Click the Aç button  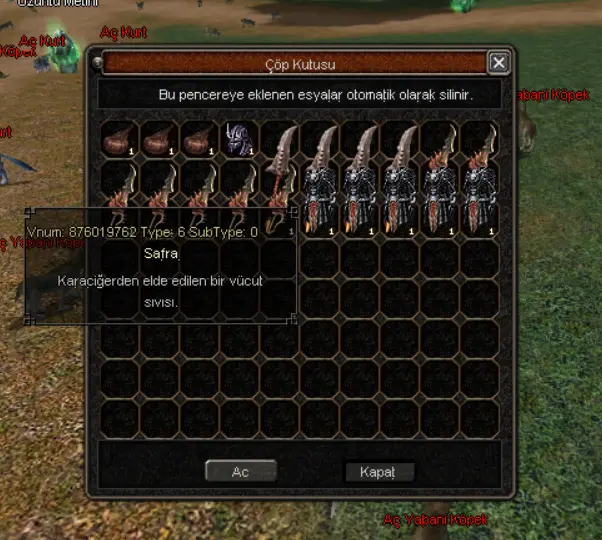coord(240,471)
